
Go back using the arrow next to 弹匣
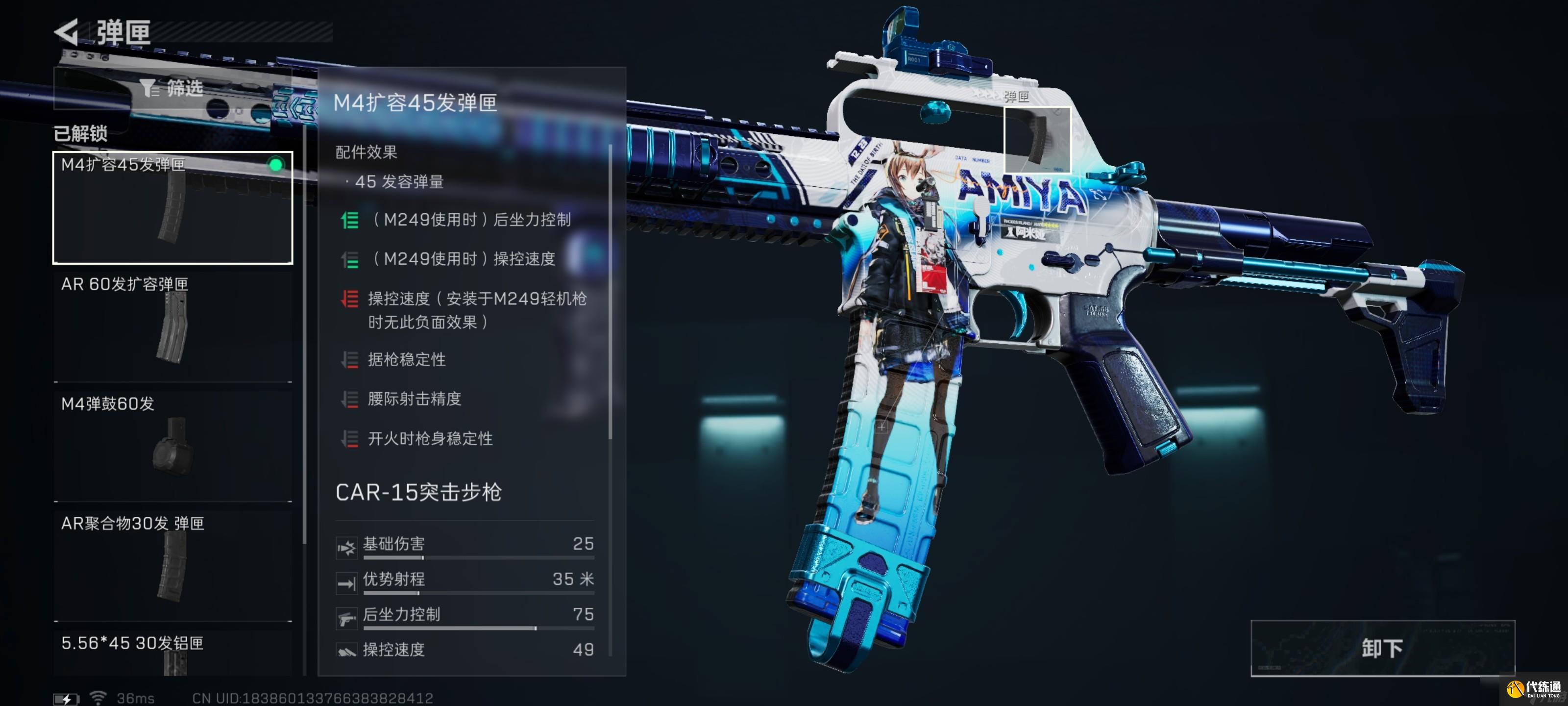pyautogui.click(x=67, y=32)
